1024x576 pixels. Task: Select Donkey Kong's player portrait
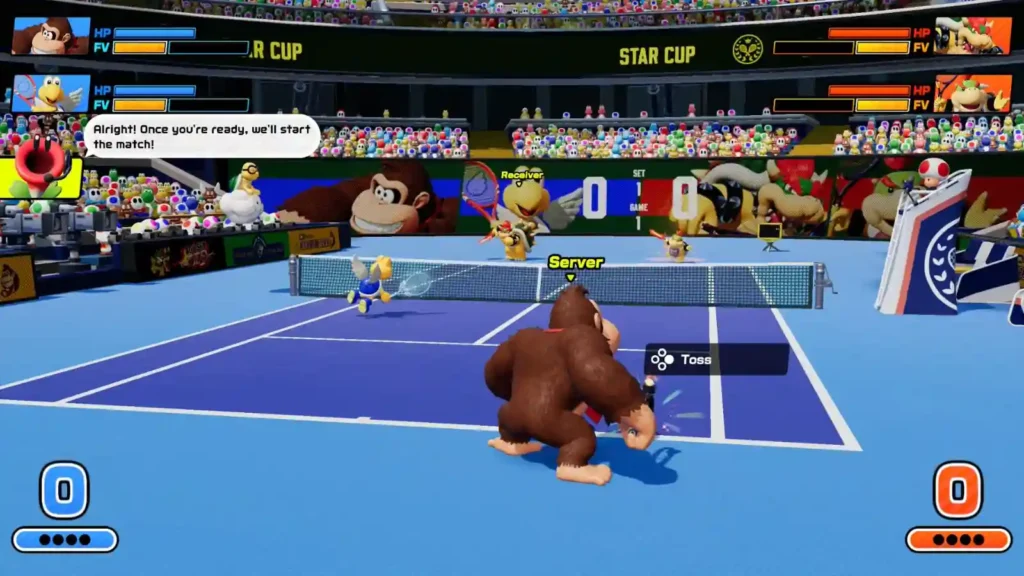coord(50,36)
